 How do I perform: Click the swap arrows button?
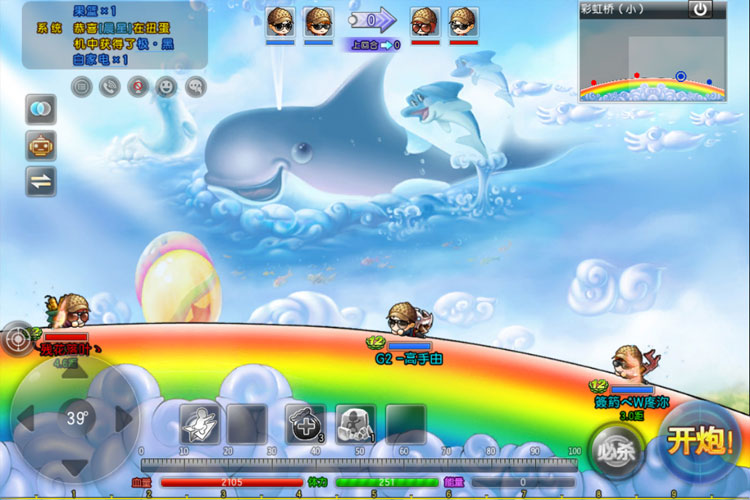pos(41,181)
